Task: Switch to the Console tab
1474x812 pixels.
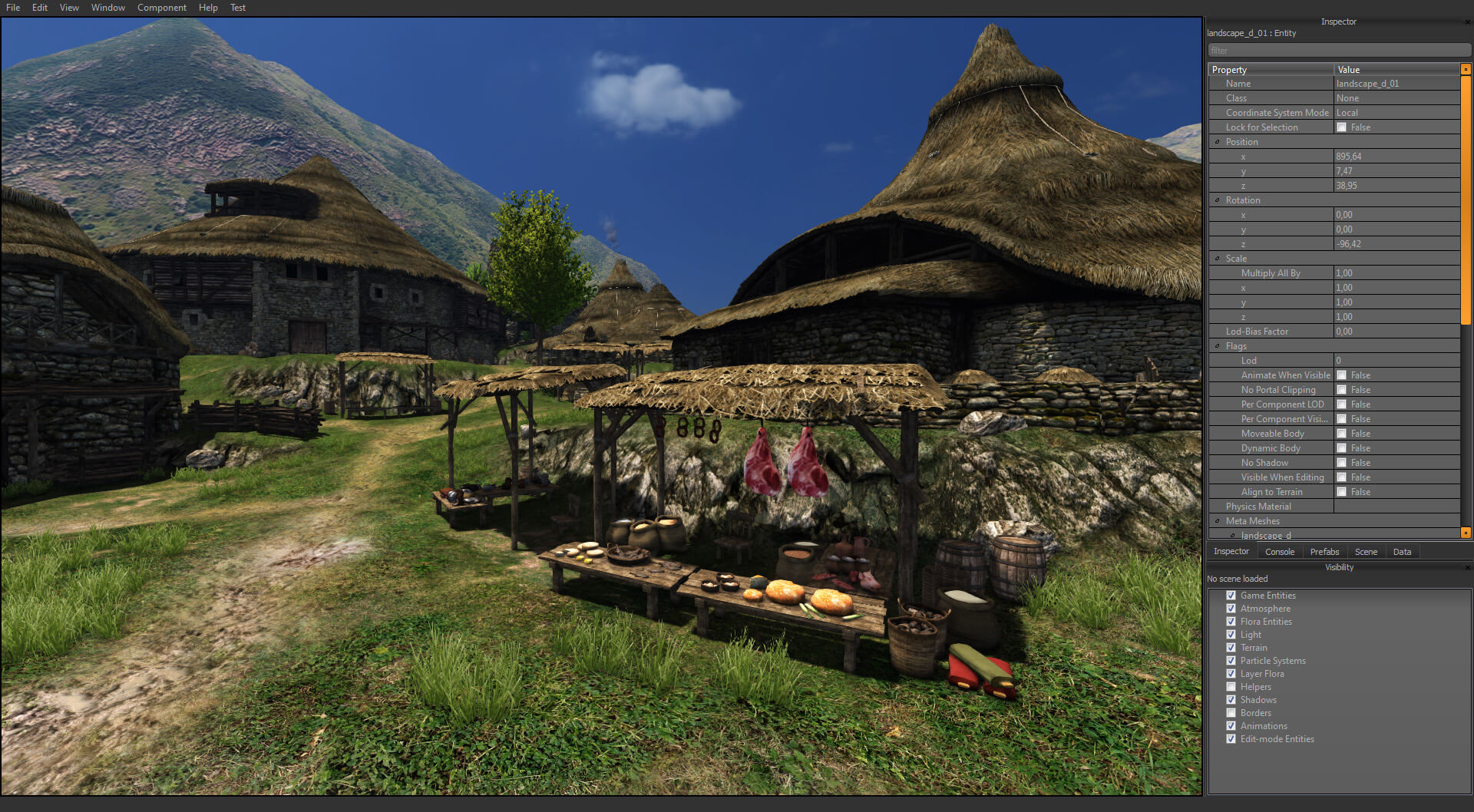Action: point(1279,551)
